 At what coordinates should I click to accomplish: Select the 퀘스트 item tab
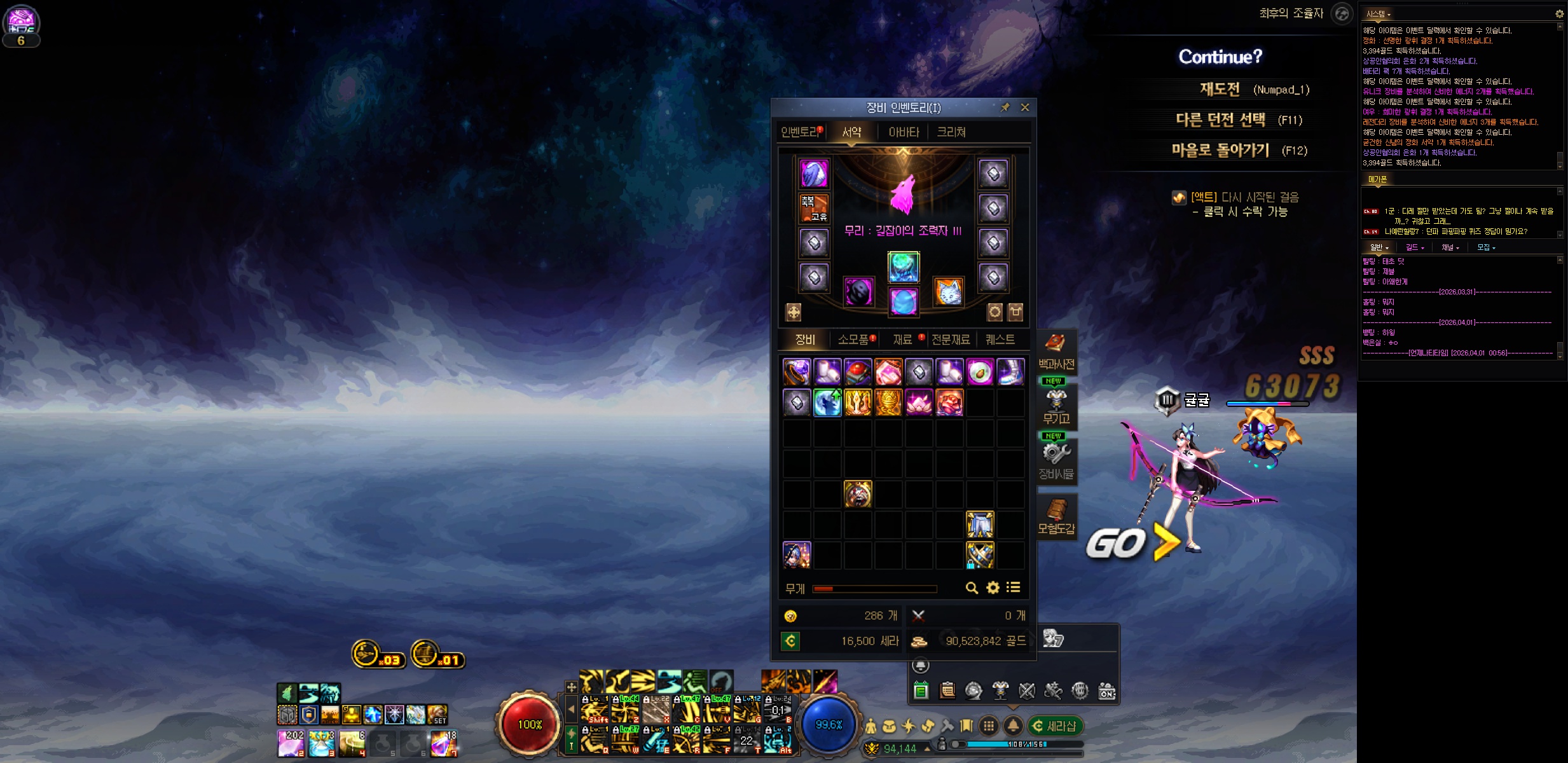1000,340
